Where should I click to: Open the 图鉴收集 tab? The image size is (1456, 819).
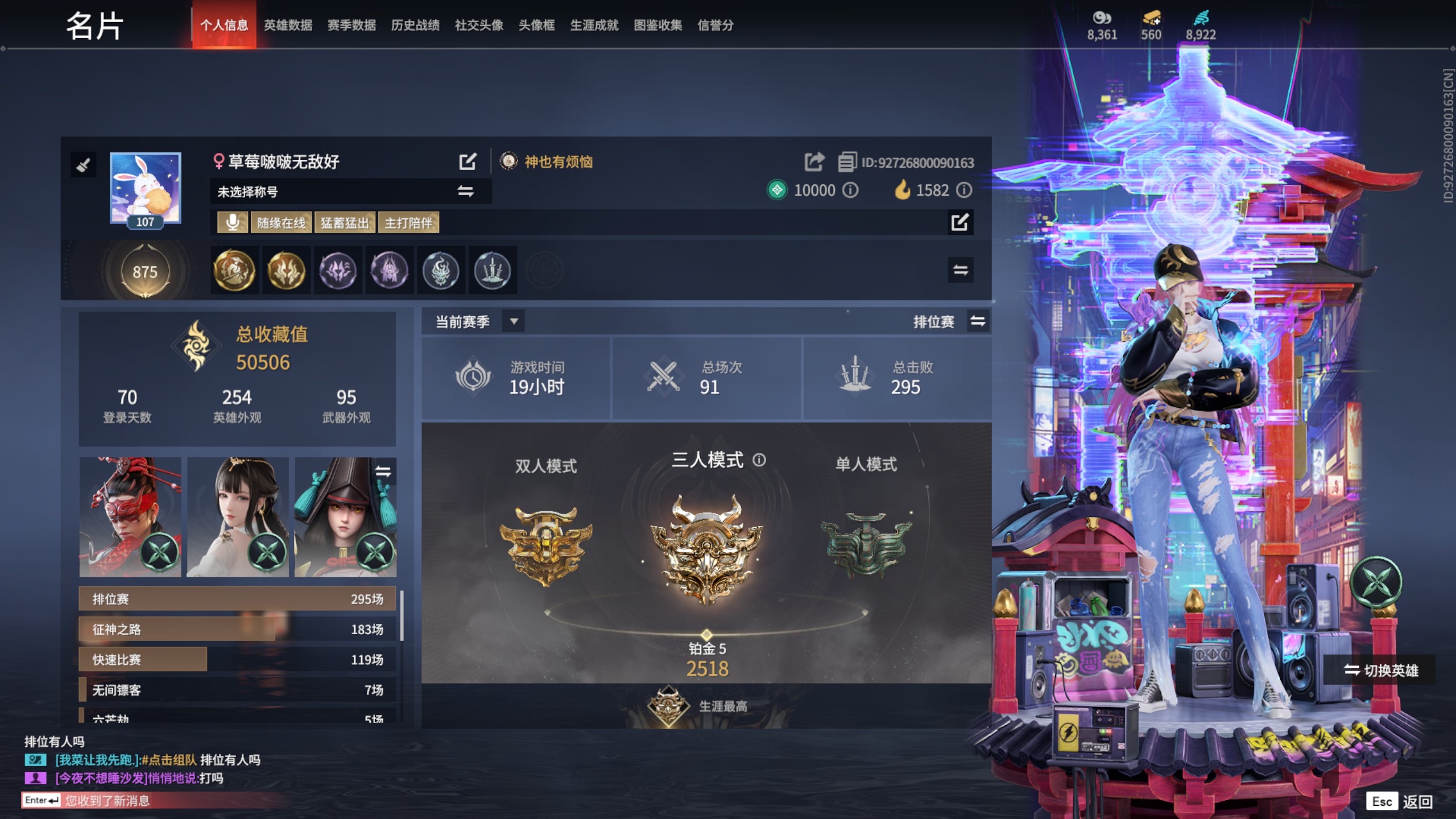coord(657,26)
